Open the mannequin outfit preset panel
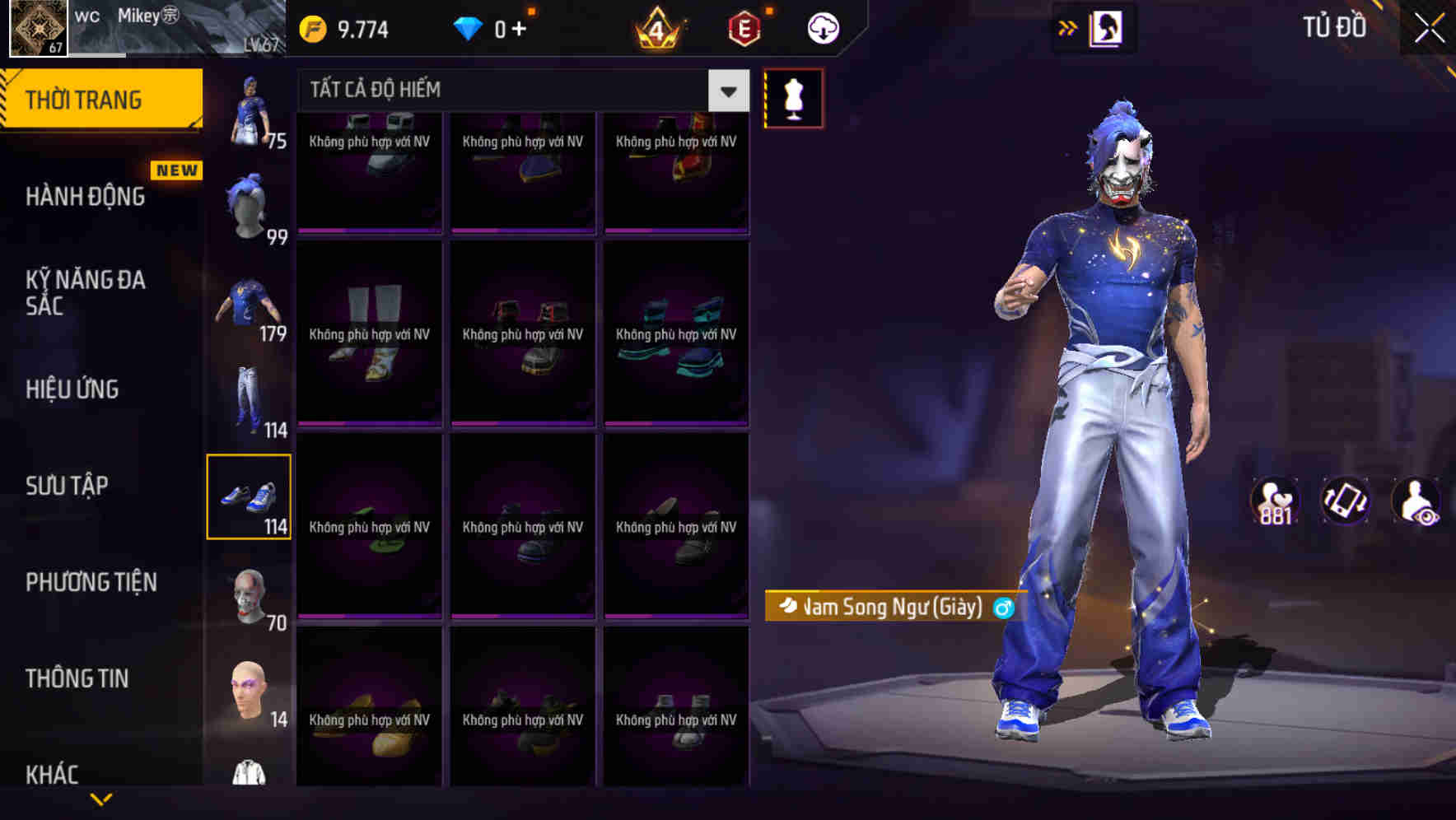Image resolution: width=1456 pixels, height=820 pixels. coord(793,97)
